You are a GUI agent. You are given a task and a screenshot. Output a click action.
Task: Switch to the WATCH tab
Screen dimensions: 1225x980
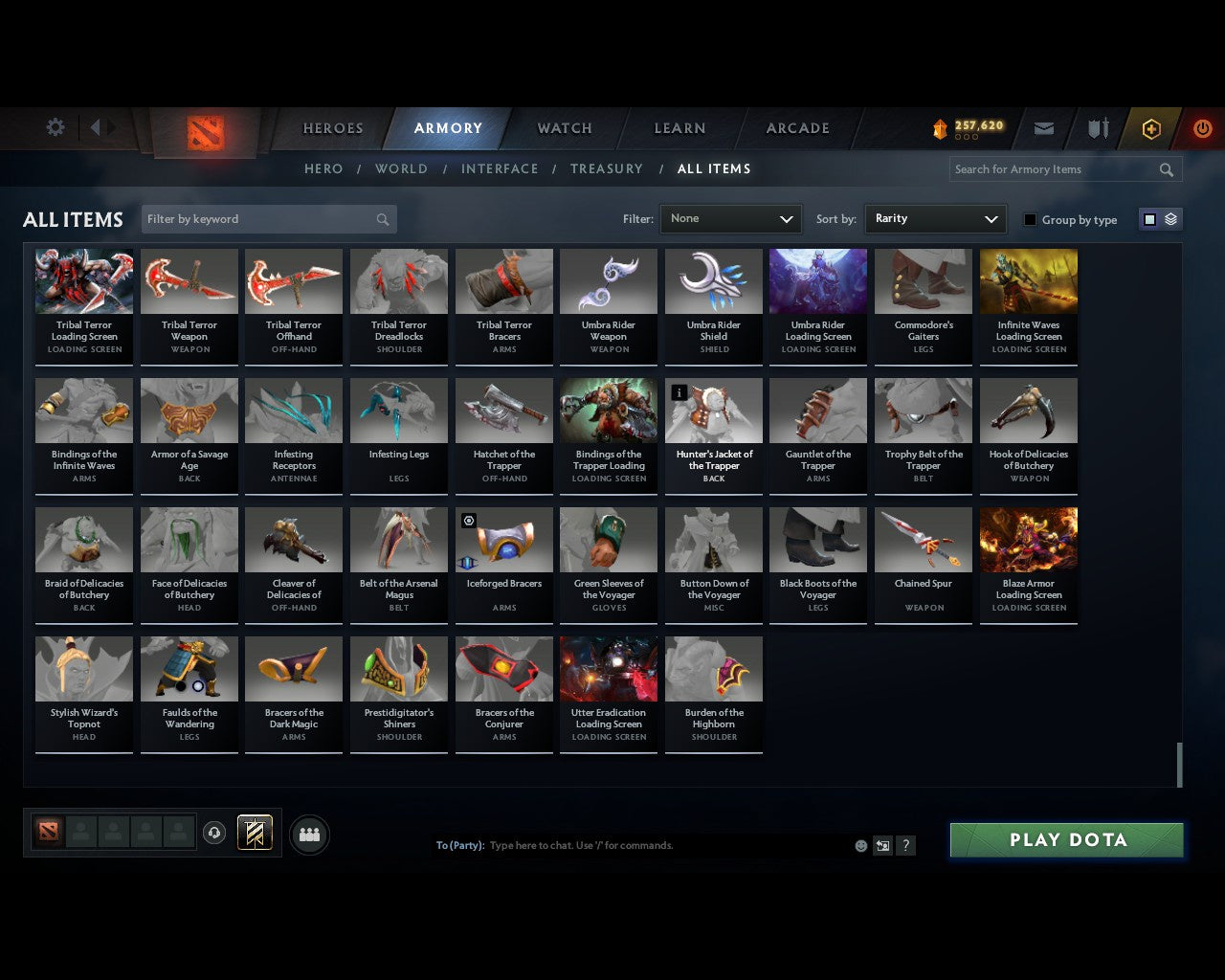point(564,128)
